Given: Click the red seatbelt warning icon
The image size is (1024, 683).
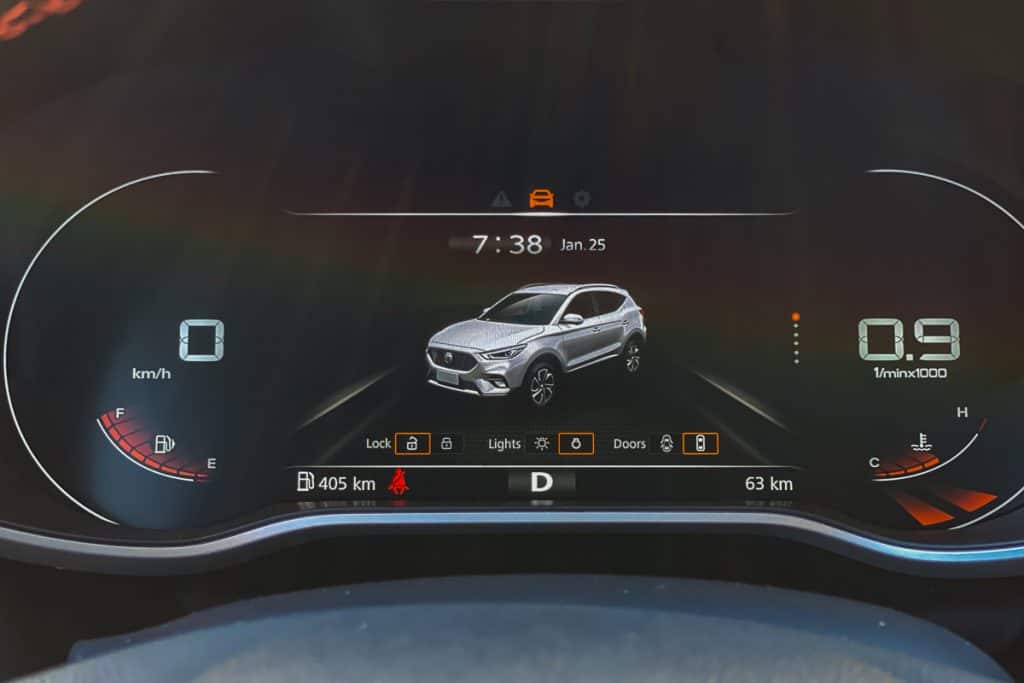Looking at the screenshot, I should (x=398, y=482).
